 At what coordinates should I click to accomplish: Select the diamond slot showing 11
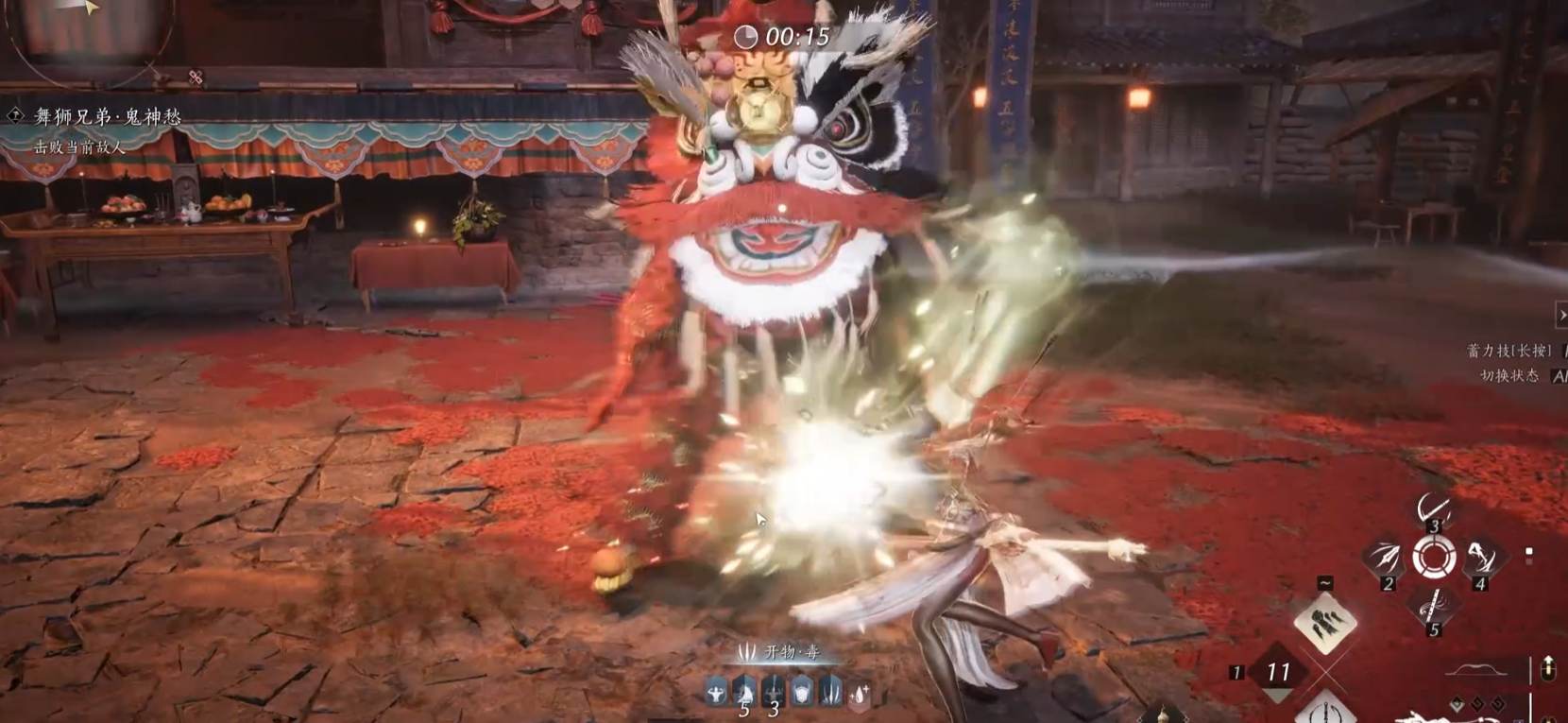pos(1278,672)
